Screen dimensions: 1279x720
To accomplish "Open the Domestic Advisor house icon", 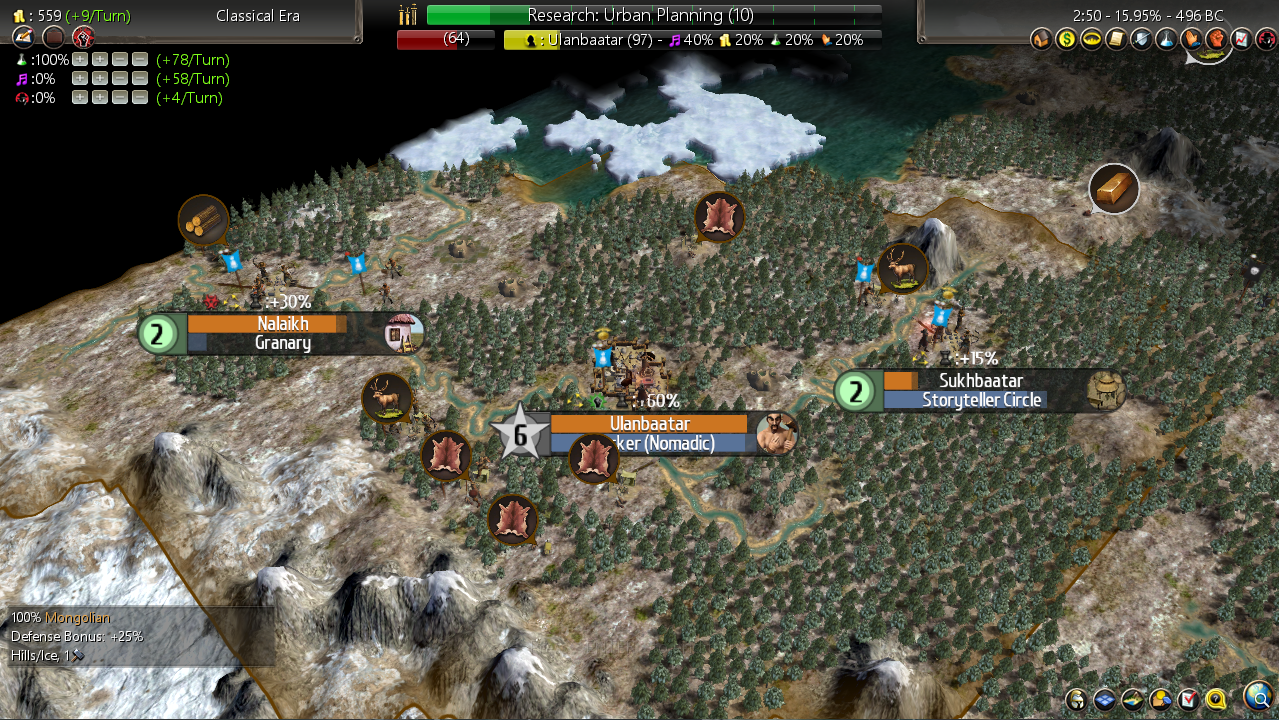I will tap(1040, 39).
